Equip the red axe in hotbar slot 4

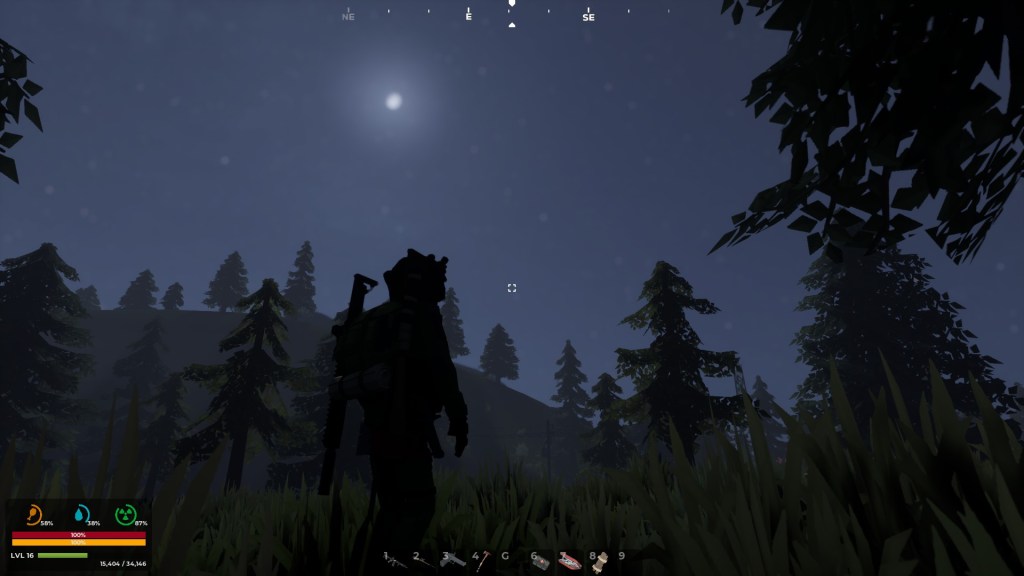click(x=482, y=561)
